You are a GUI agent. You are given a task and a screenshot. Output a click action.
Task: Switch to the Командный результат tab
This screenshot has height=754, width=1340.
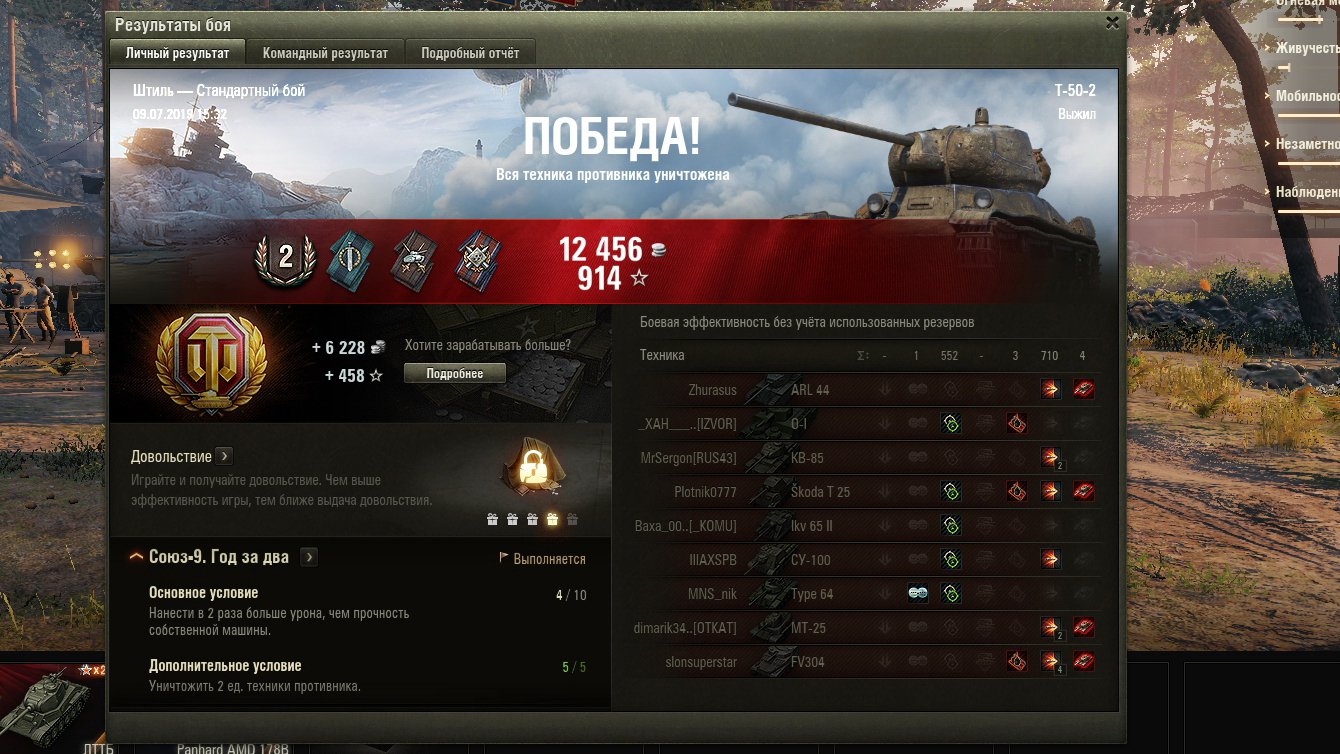325,53
